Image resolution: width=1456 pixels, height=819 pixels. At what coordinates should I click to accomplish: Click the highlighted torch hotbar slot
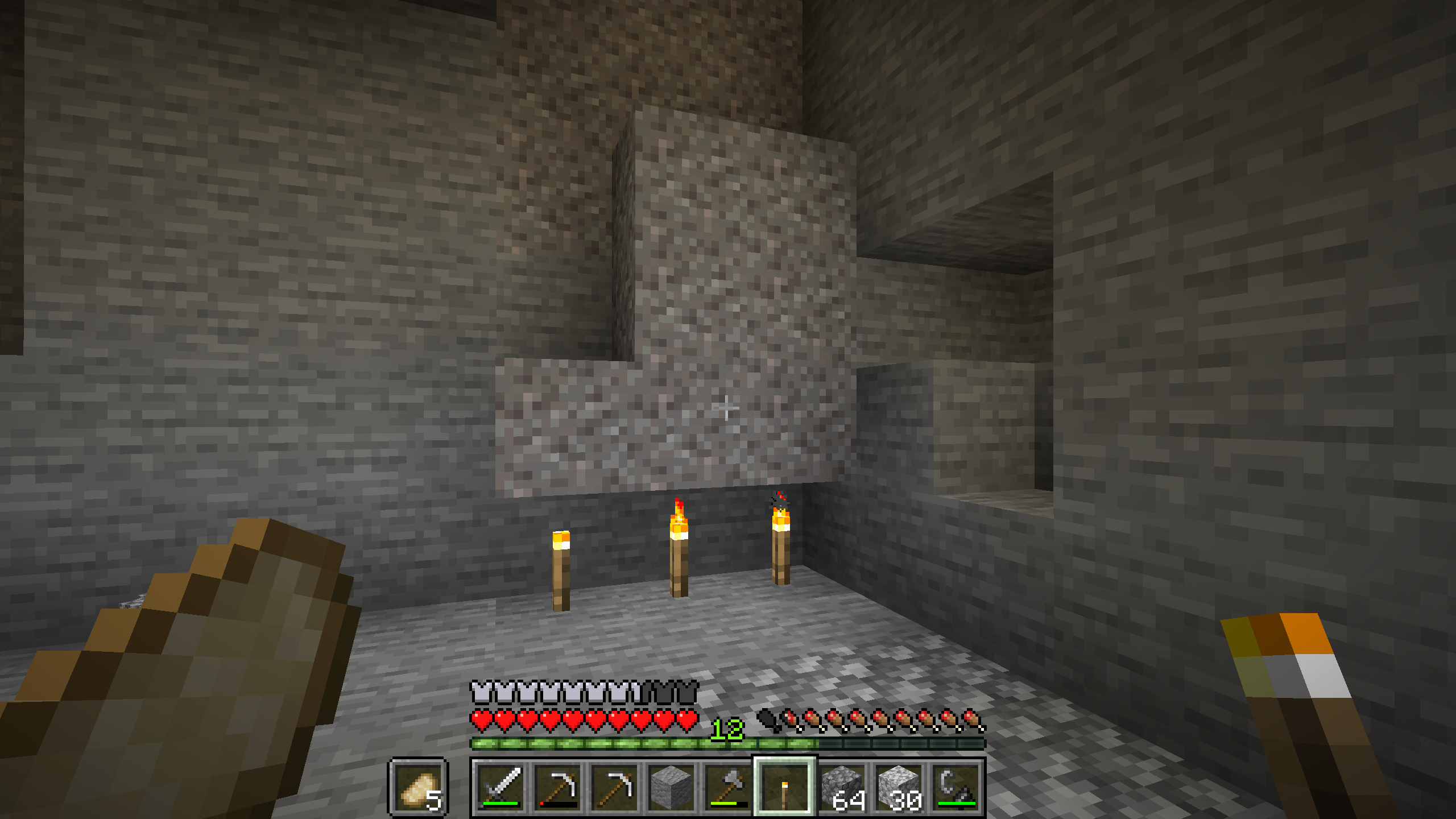[x=785, y=787]
